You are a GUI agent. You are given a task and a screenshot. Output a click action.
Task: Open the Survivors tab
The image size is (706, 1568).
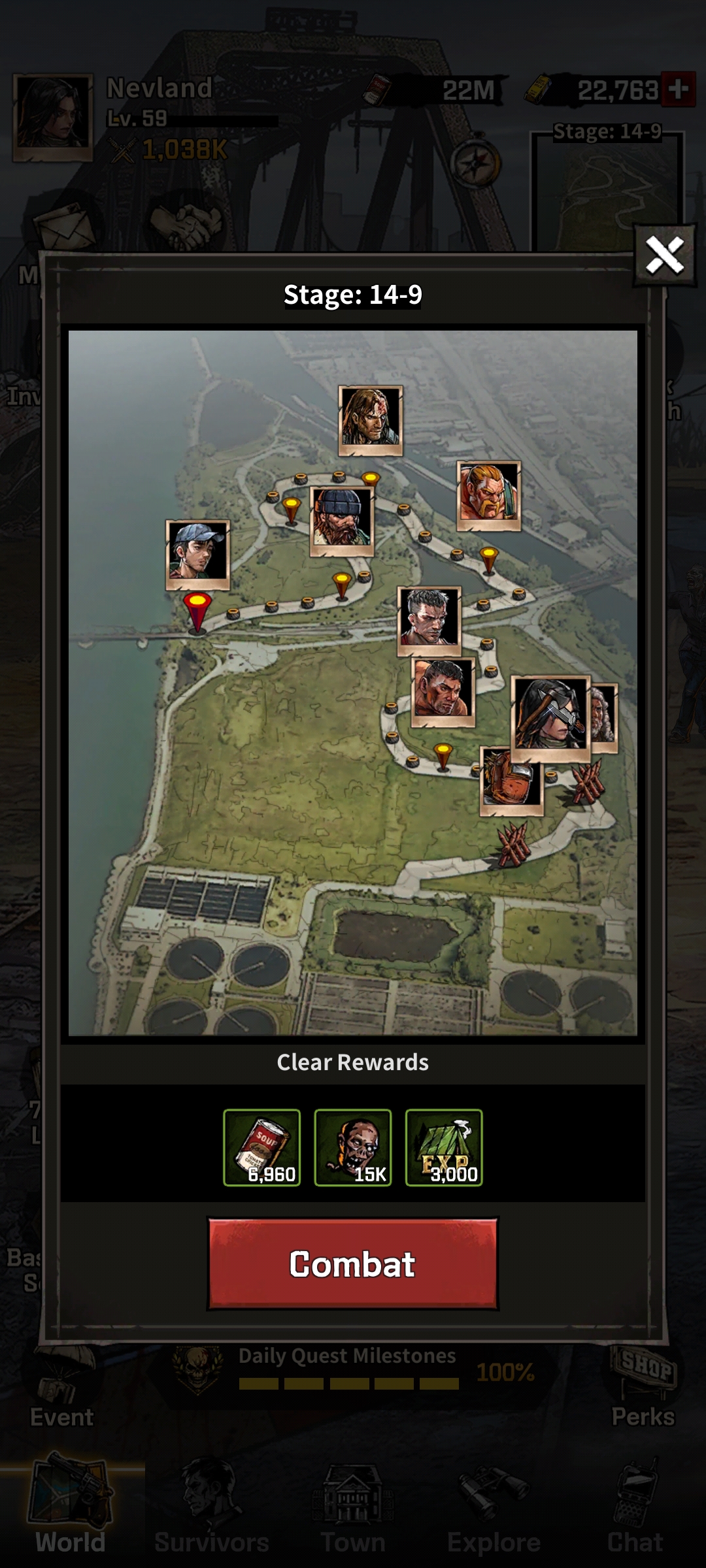(212, 1516)
